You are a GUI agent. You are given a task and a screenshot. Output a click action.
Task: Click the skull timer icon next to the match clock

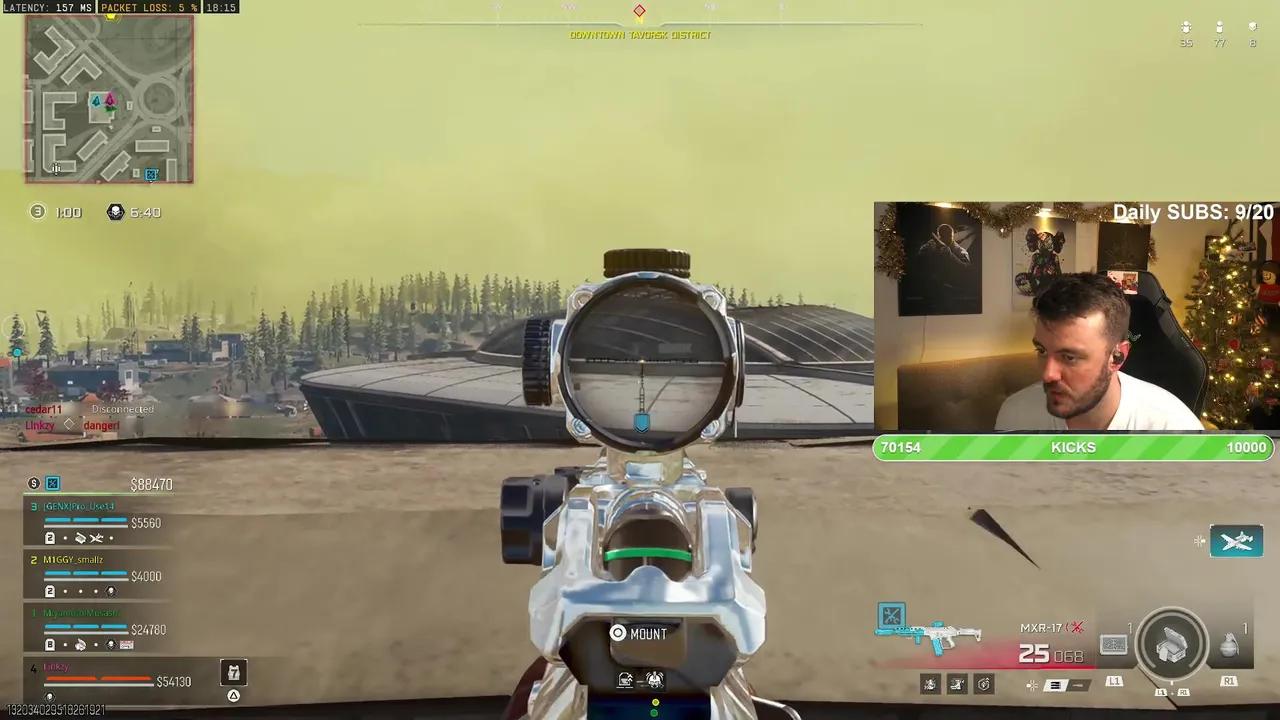(x=115, y=212)
